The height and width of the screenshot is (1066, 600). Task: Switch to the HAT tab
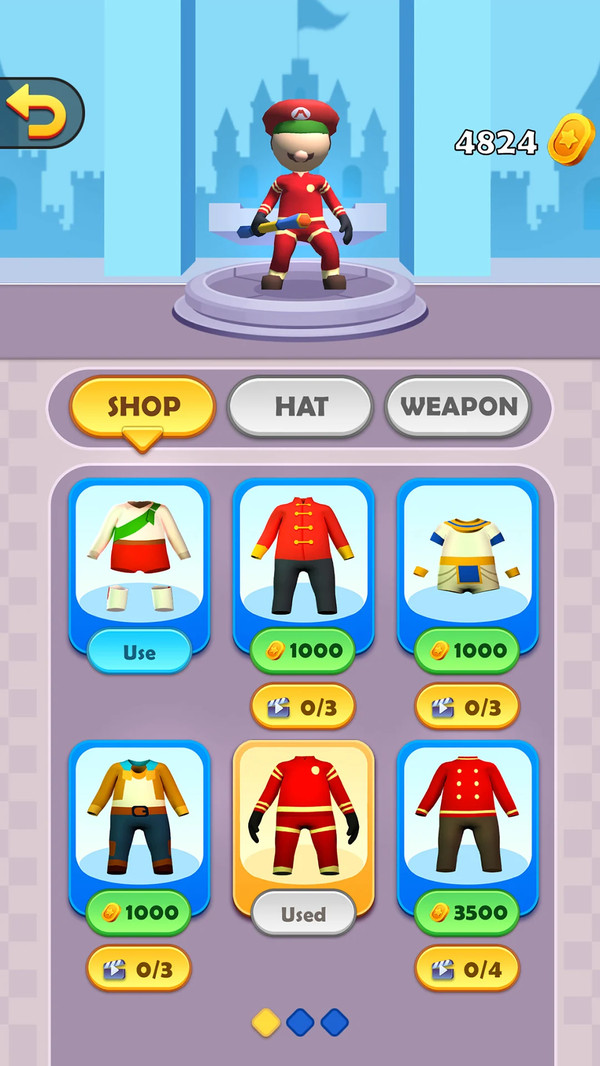pos(300,406)
